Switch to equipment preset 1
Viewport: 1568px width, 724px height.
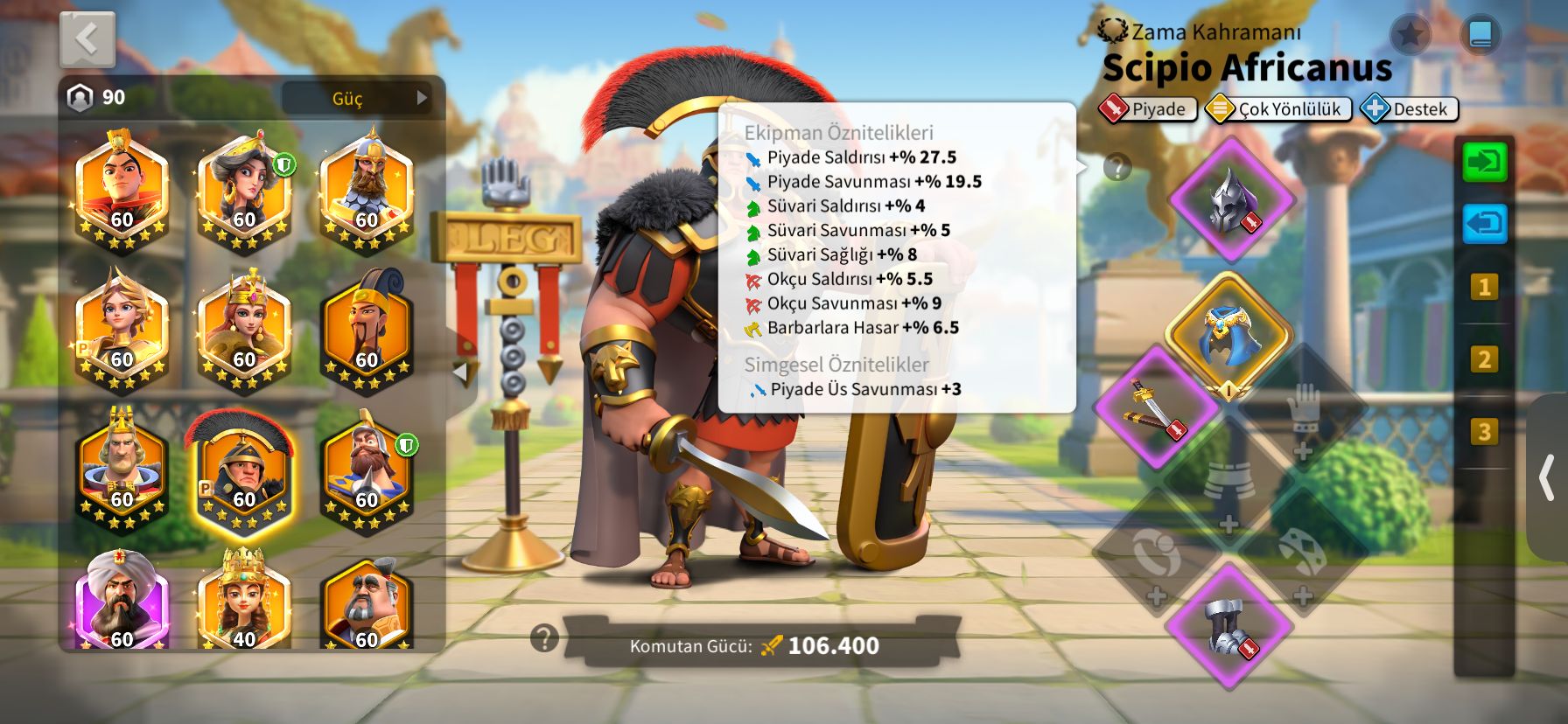pyautogui.click(x=1483, y=287)
